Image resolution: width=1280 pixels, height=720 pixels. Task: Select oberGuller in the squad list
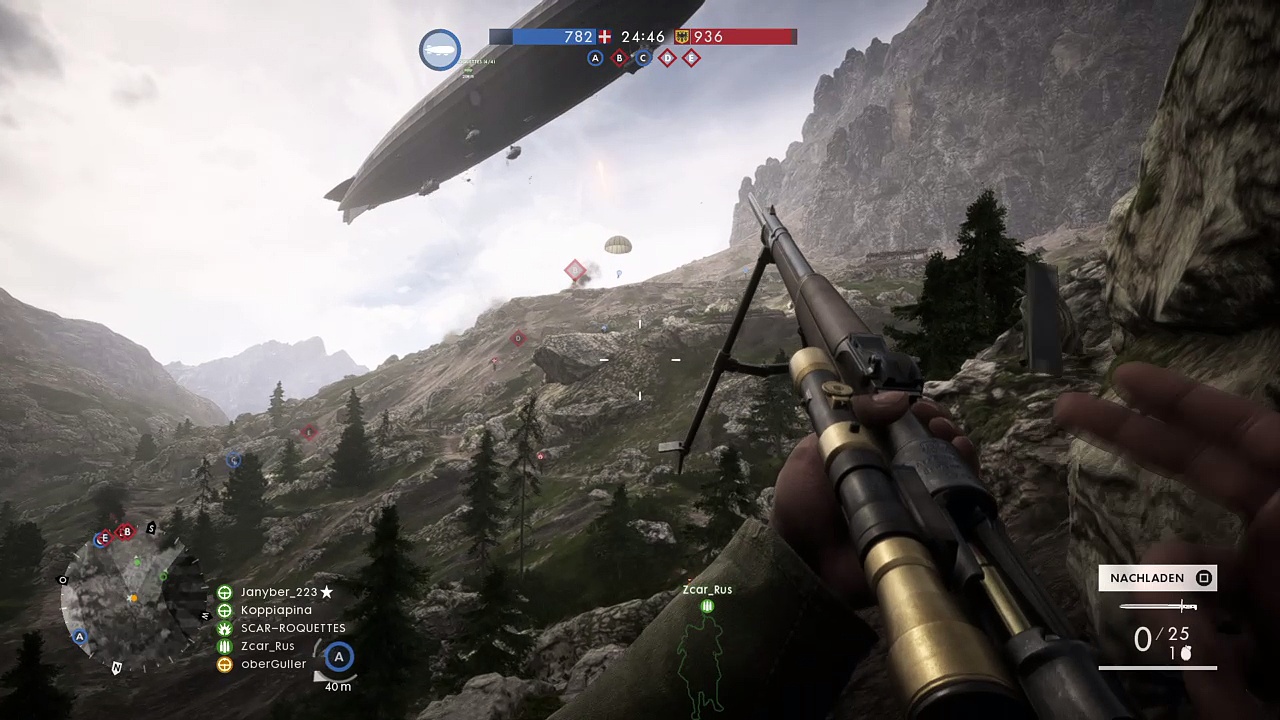[273, 664]
